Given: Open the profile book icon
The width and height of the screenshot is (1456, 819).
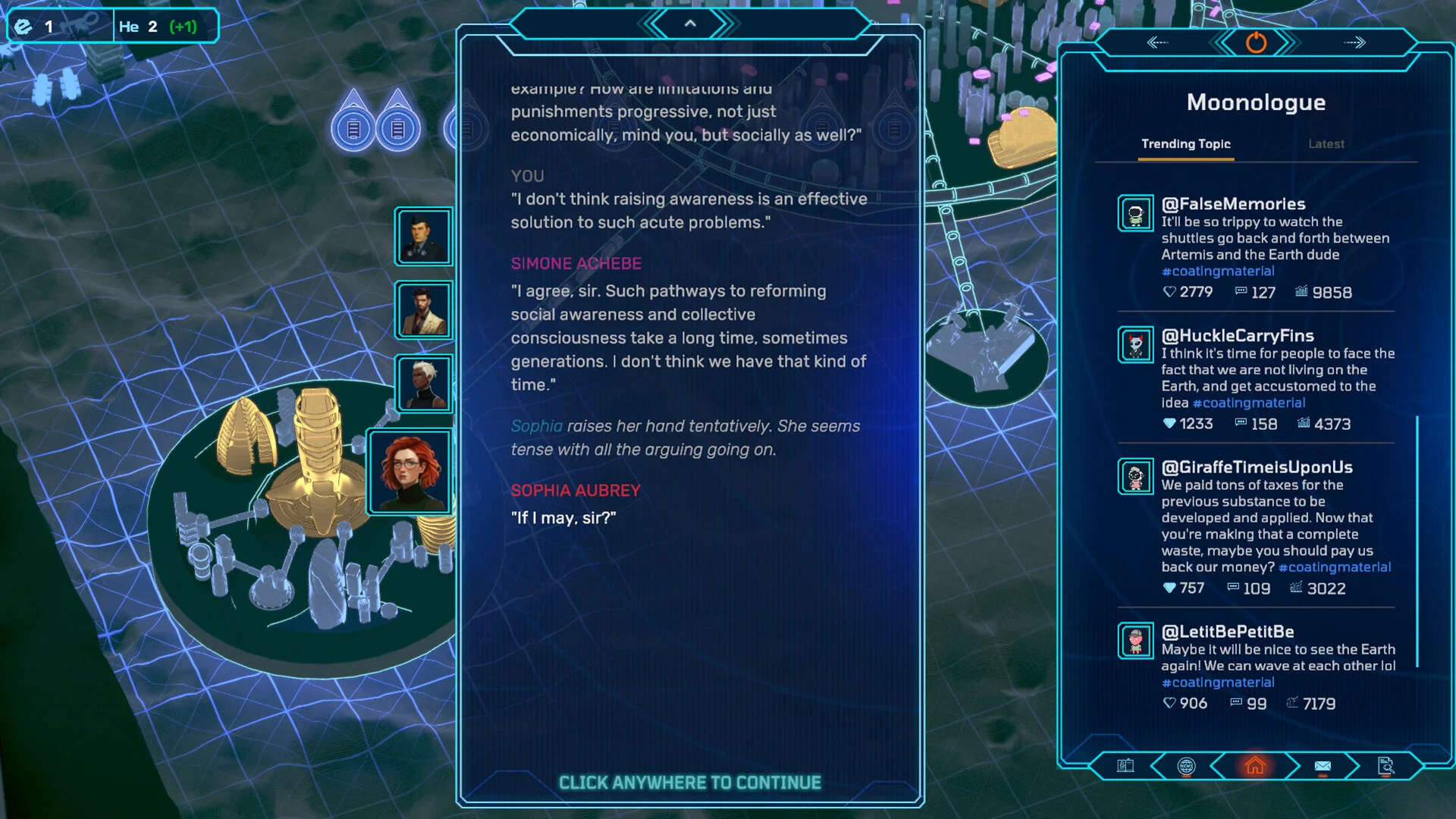Looking at the screenshot, I should tap(1125, 766).
